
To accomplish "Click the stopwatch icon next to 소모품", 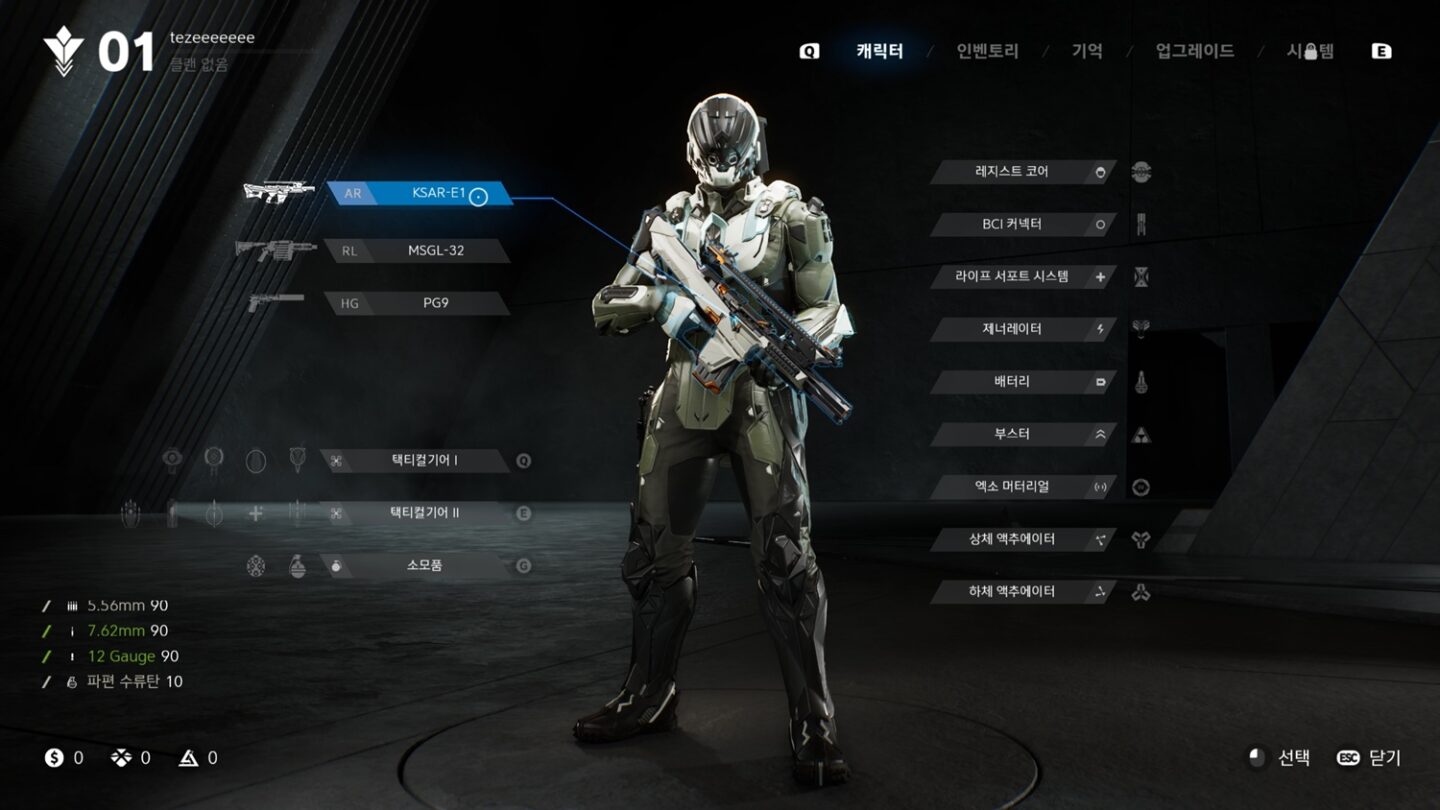I will click(x=335, y=565).
